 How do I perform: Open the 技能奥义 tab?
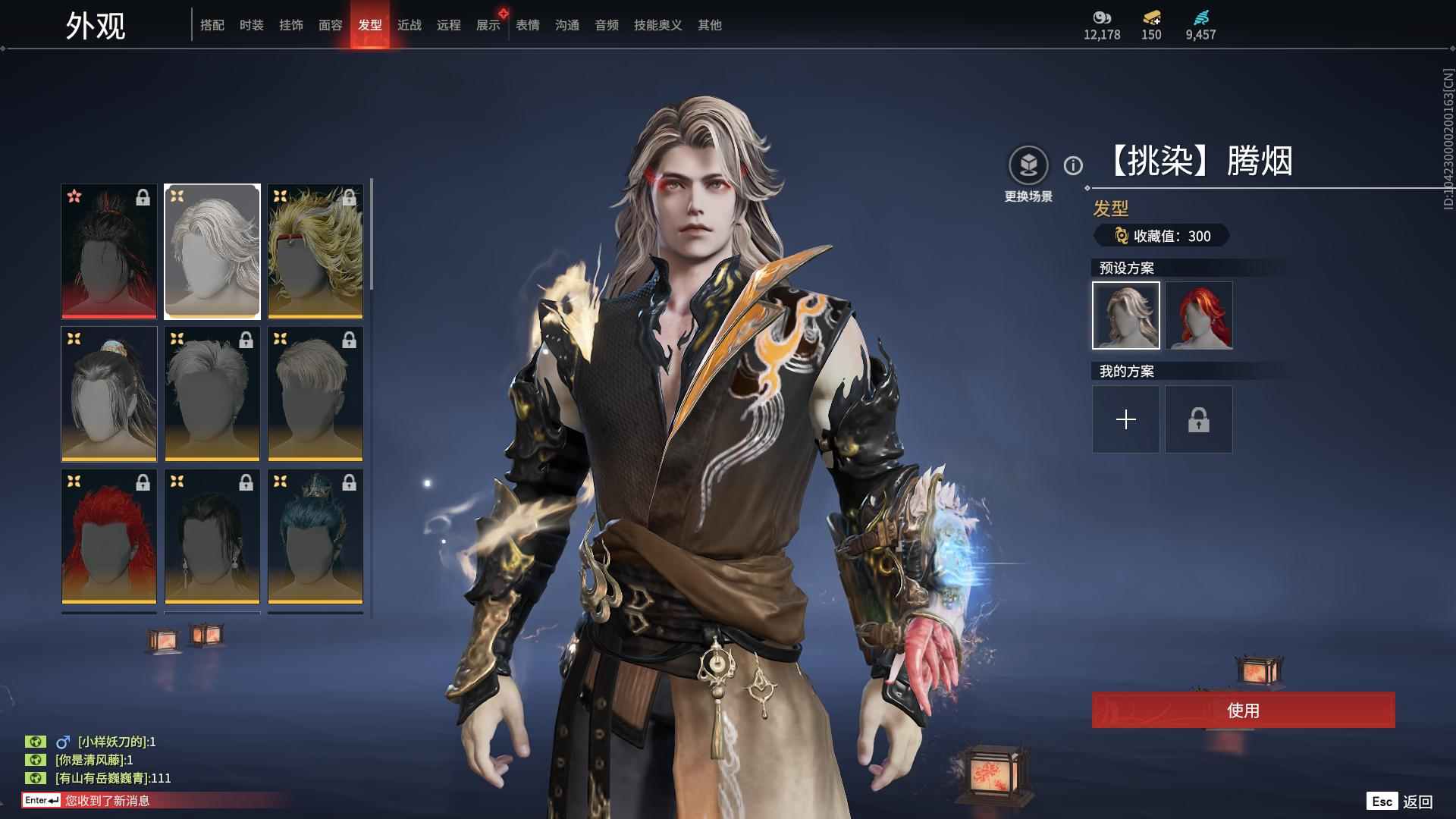(x=657, y=25)
